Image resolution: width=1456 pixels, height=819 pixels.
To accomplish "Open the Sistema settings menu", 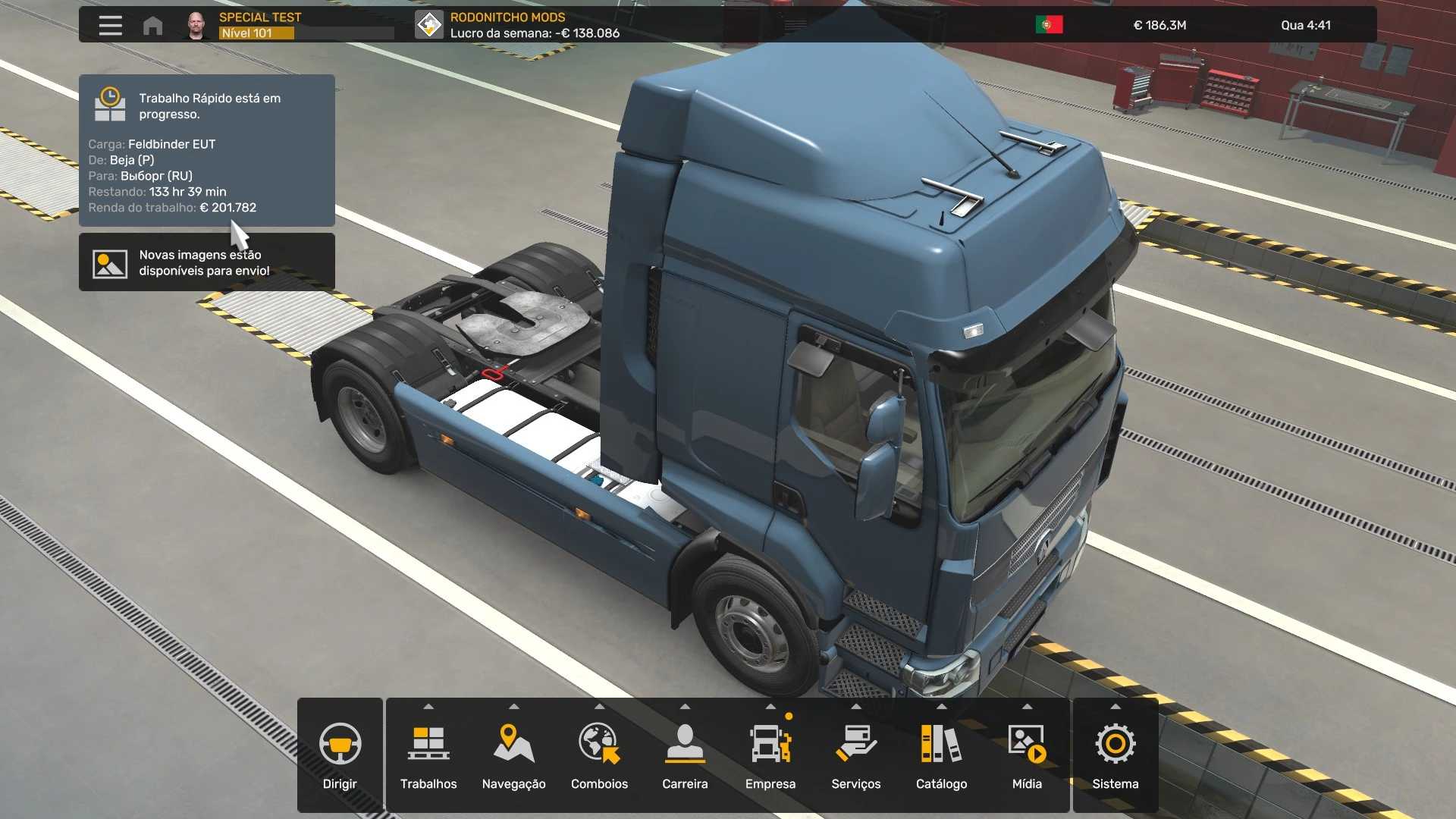I will [1115, 755].
